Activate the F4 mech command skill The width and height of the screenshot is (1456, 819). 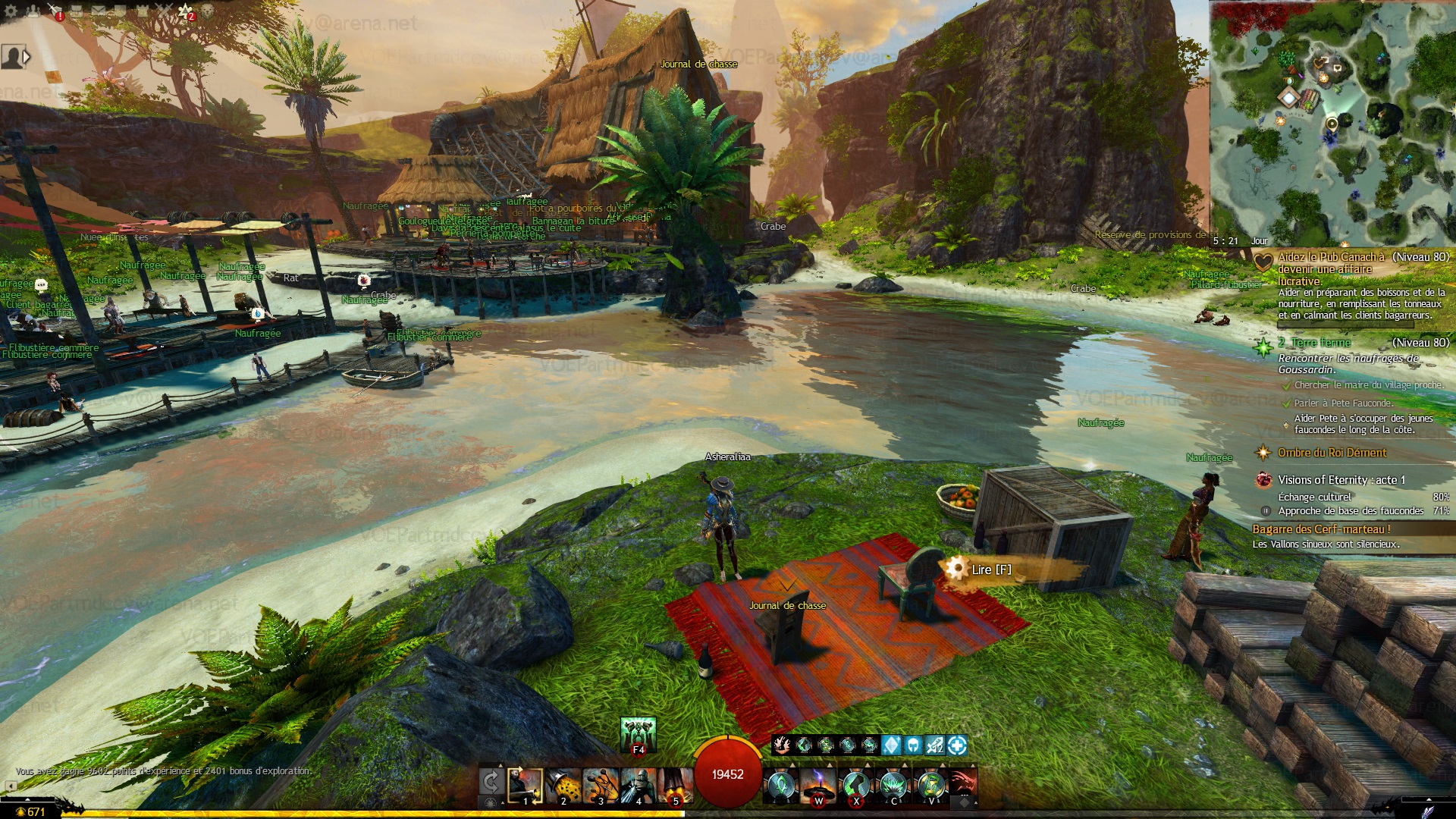[638, 735]
